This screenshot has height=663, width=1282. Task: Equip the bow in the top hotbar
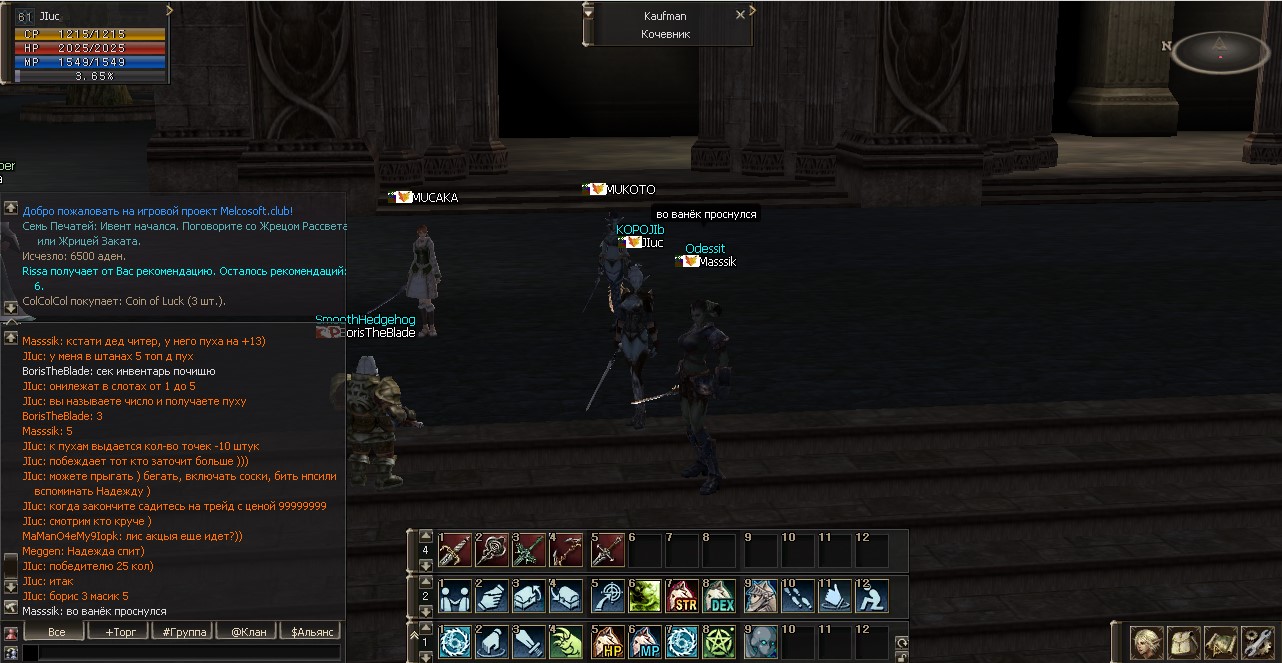(568, 550)
